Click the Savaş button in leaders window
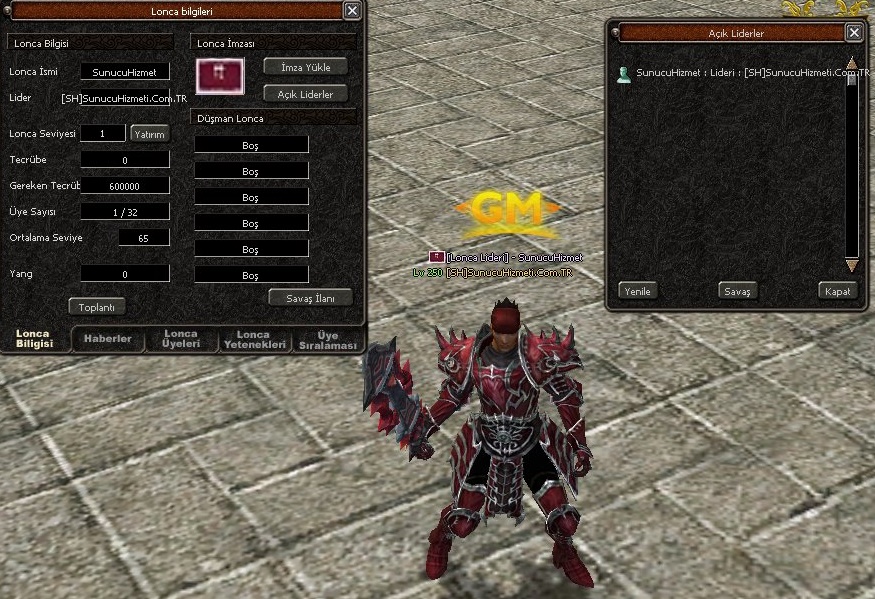This screenshot has height=599, width=875. pyautogui.click(x=738, y=291)
